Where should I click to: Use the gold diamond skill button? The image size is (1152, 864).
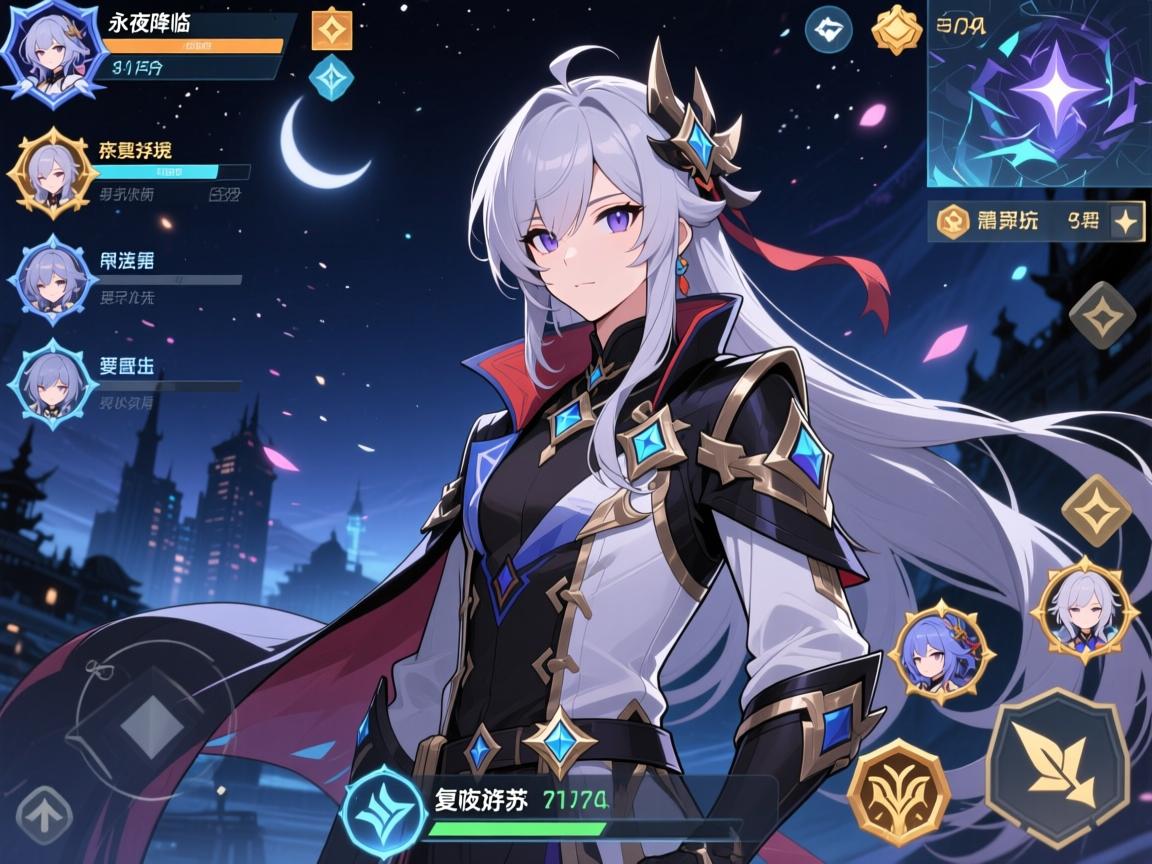click(x=1096, y=510)
